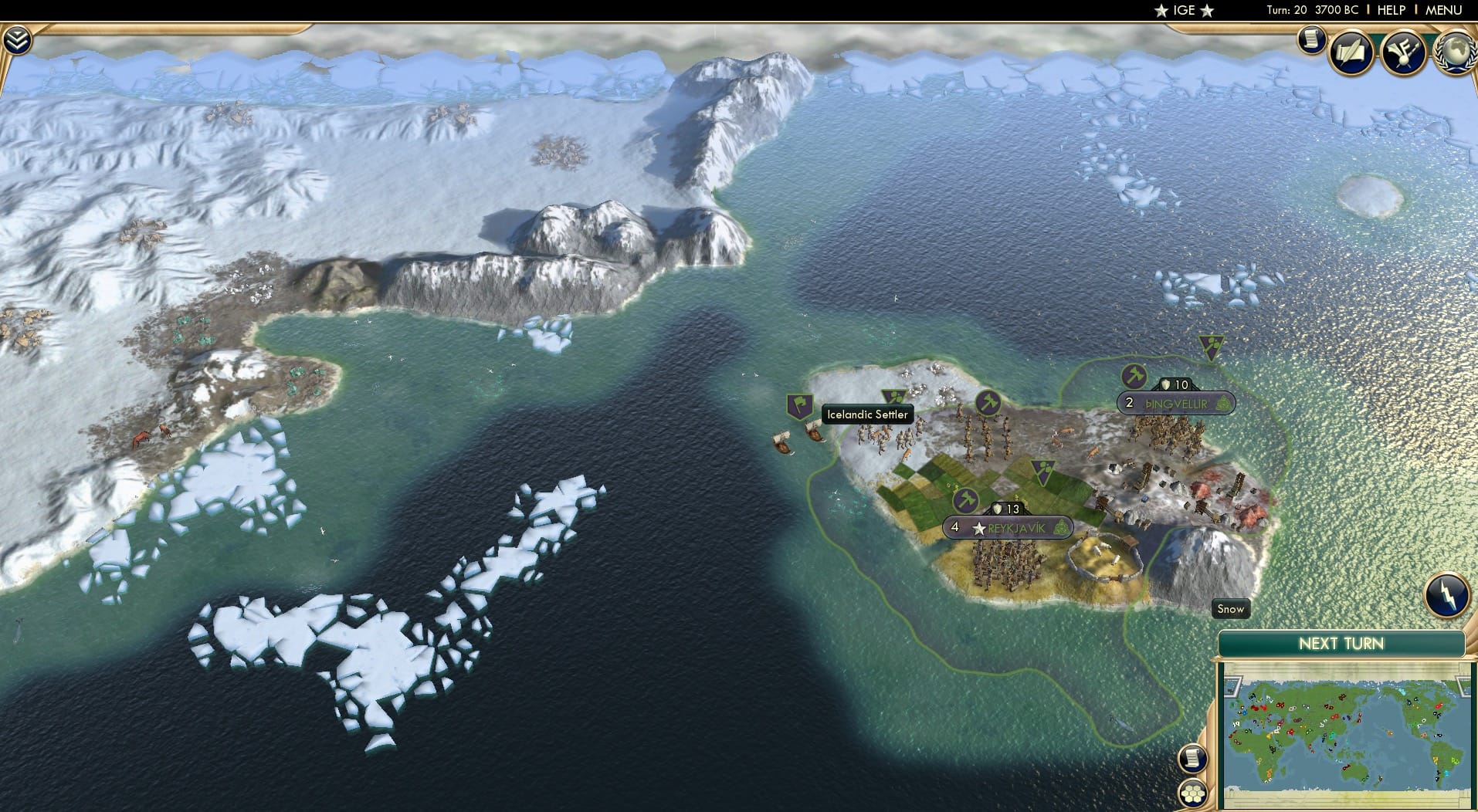Click the lightning bolt icon above the minimap

(1448, 593)
